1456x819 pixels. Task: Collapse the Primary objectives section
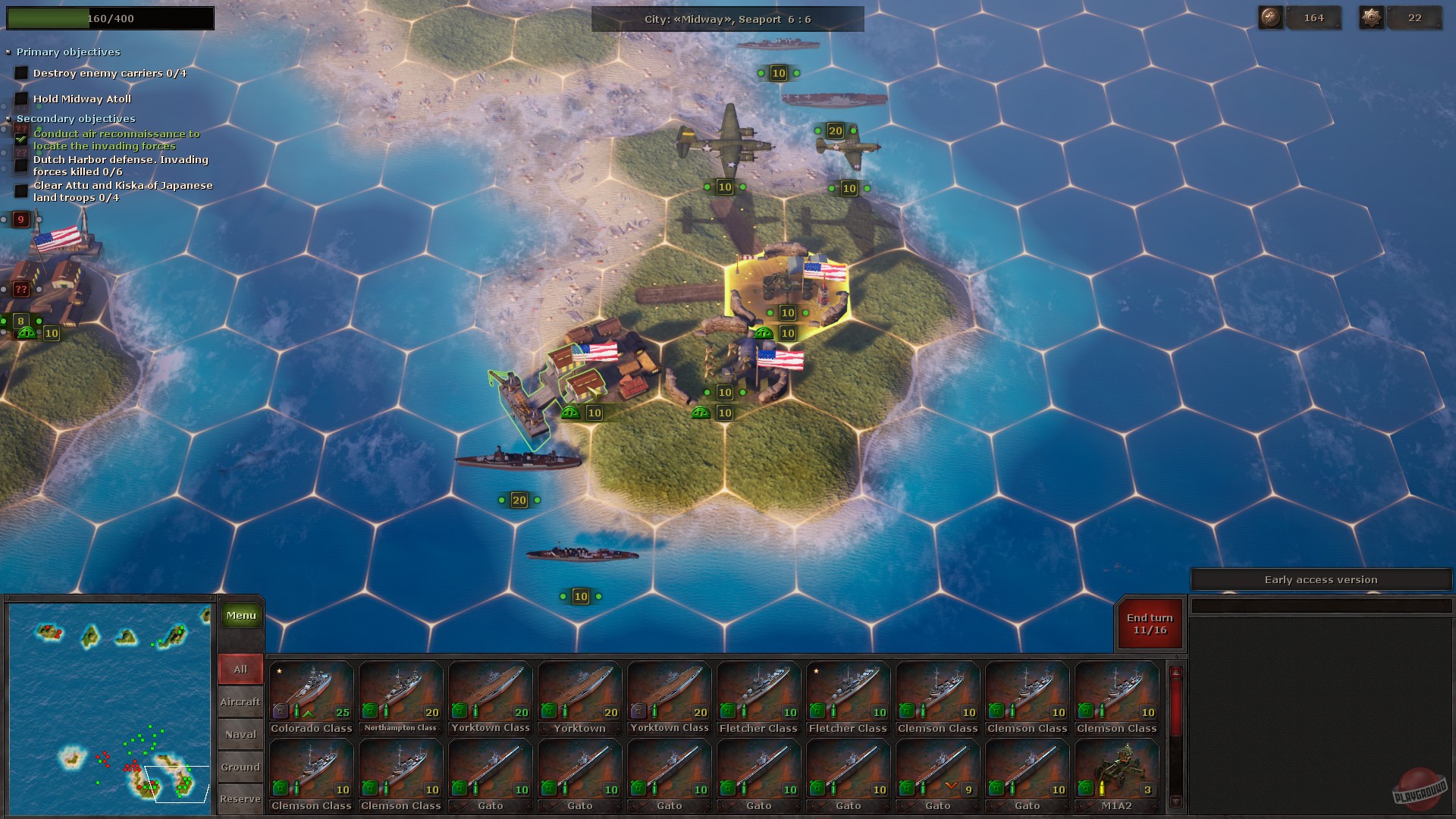[x=9, y=52]
